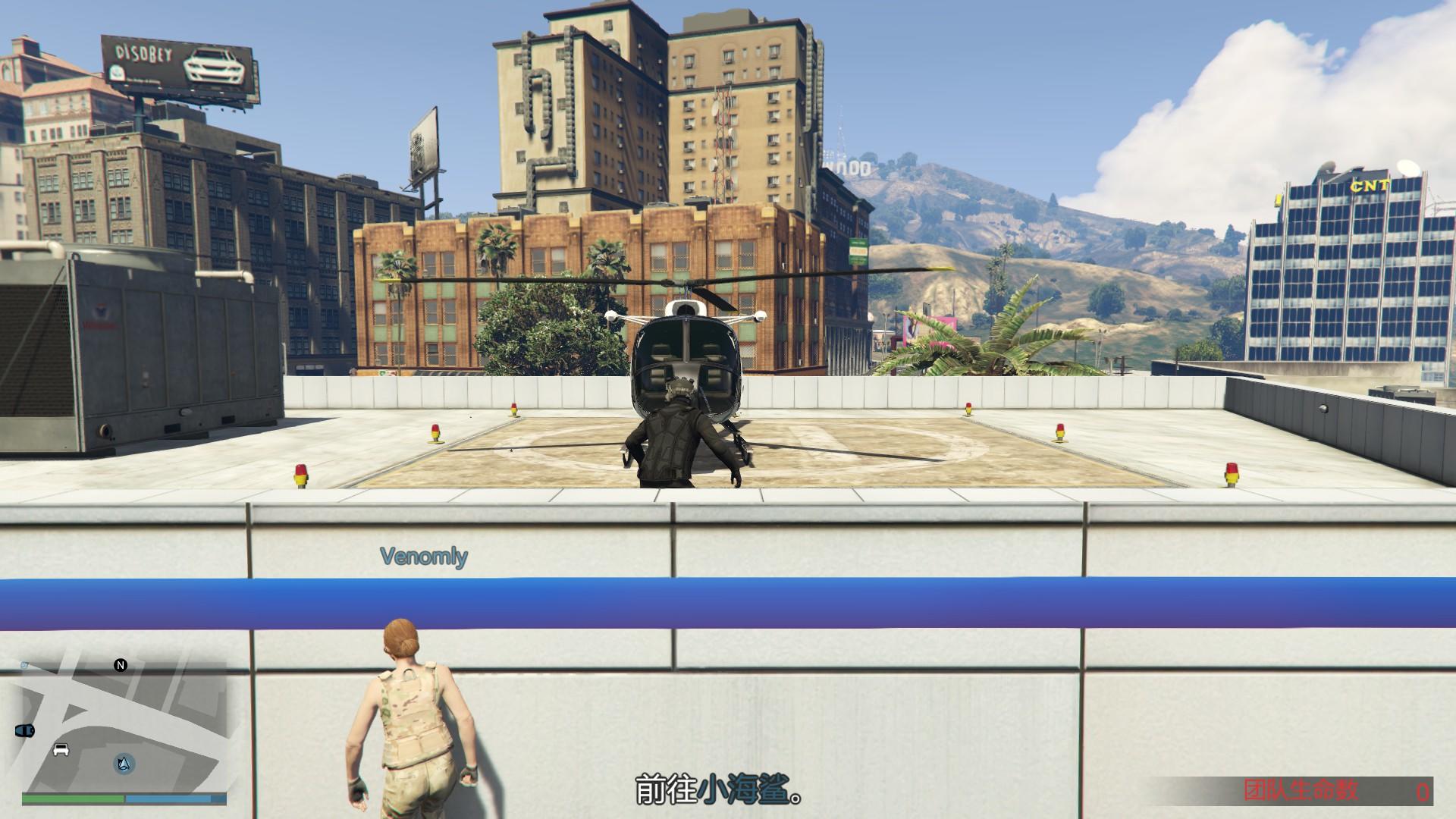Image resolution: width=1456 pixels, height=819 pixels.
Task: Select the dark boat blip on the minimap
Action: (x=25, y=731)
